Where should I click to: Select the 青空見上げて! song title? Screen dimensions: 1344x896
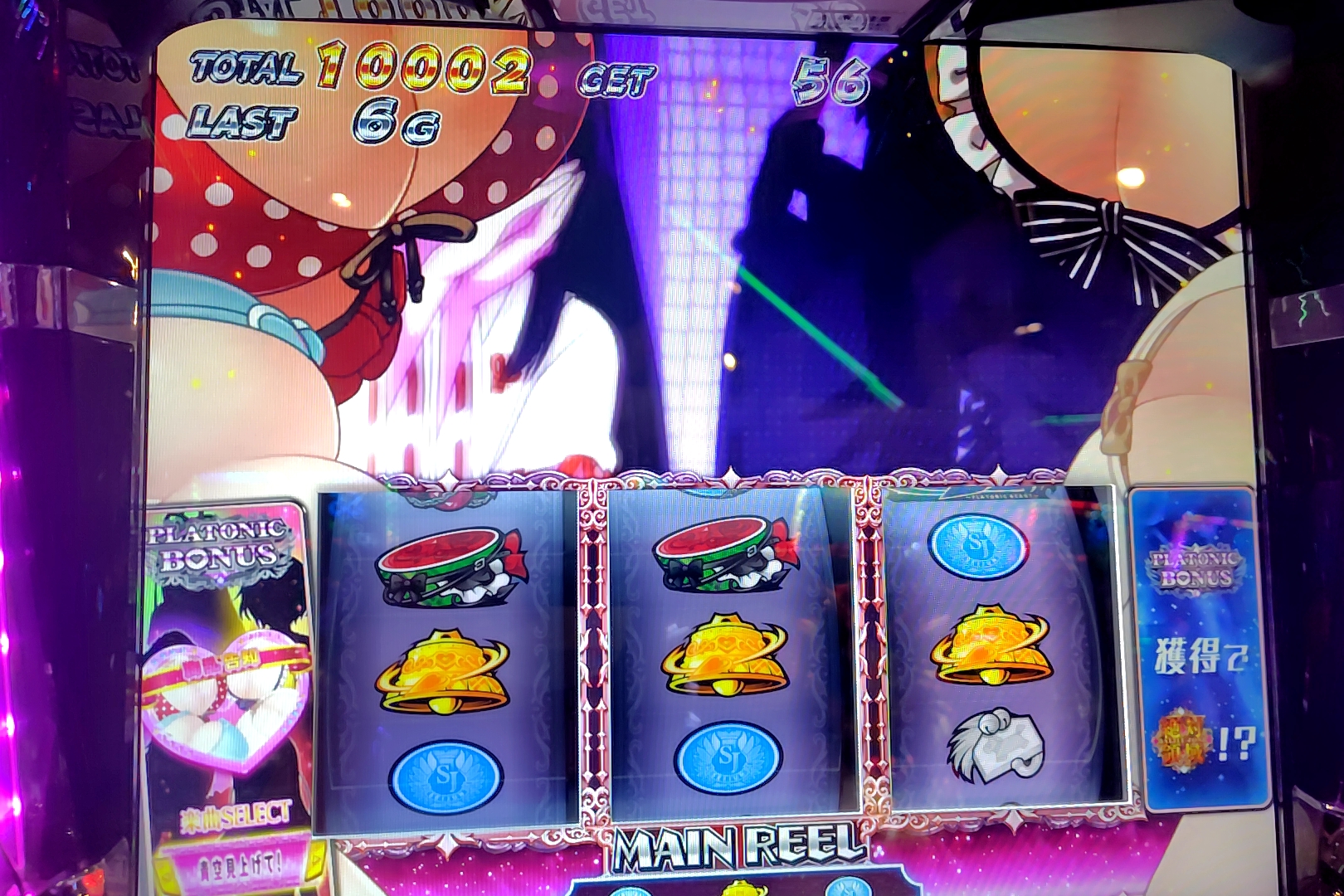[239, 865]
